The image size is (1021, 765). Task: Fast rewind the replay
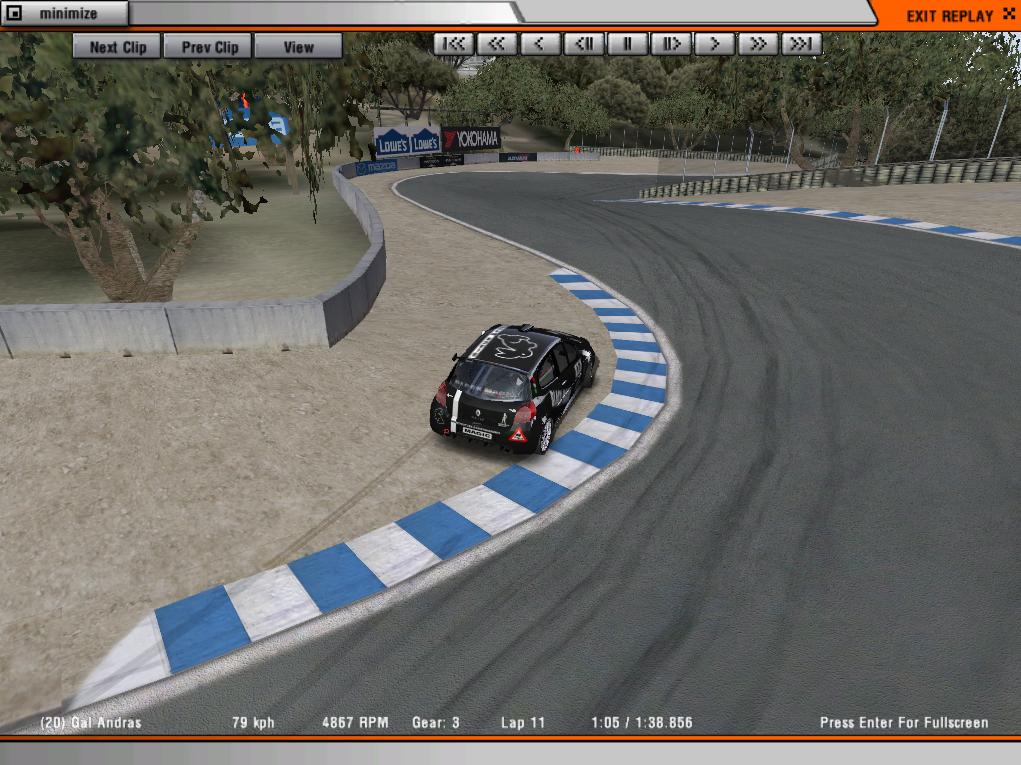click(x=497, y=44)
